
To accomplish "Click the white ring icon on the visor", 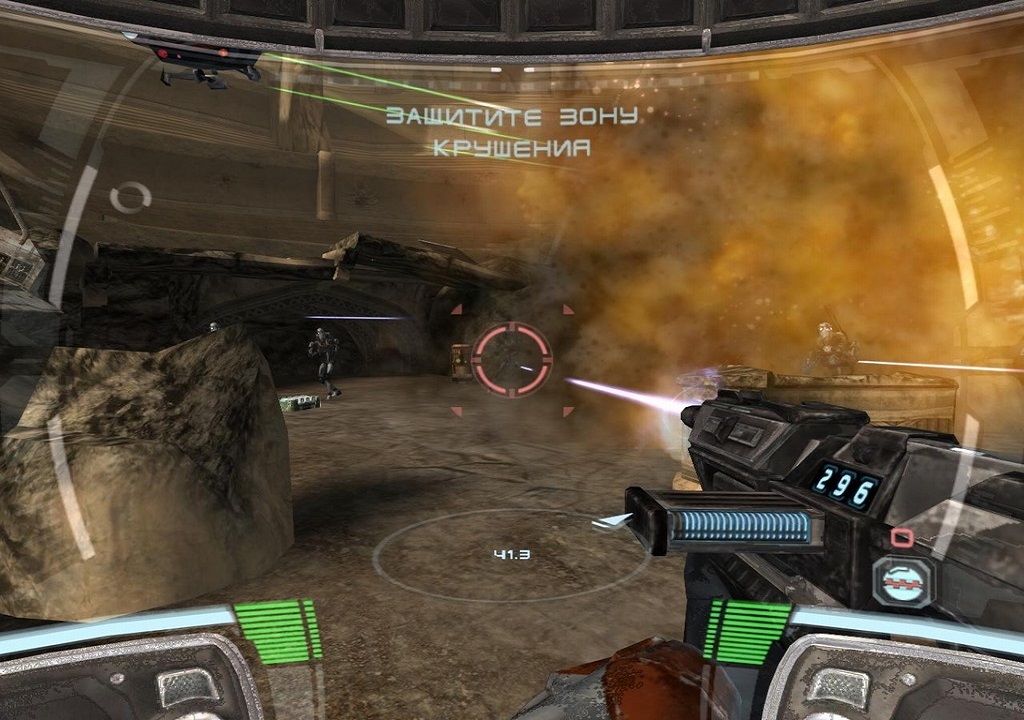I will coord(130,197).
